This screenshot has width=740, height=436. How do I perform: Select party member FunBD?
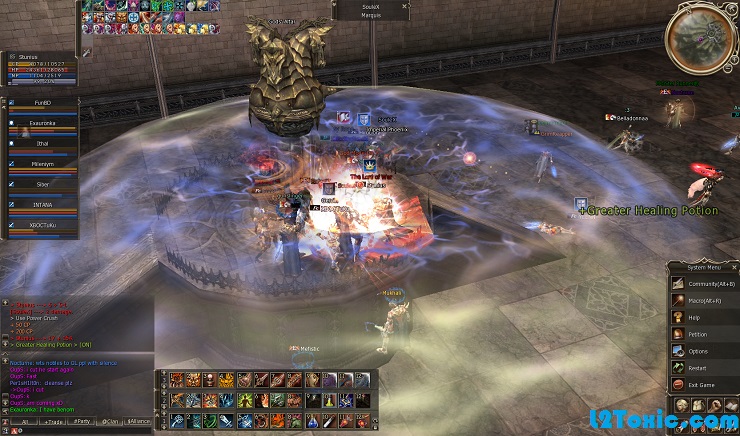40,102
